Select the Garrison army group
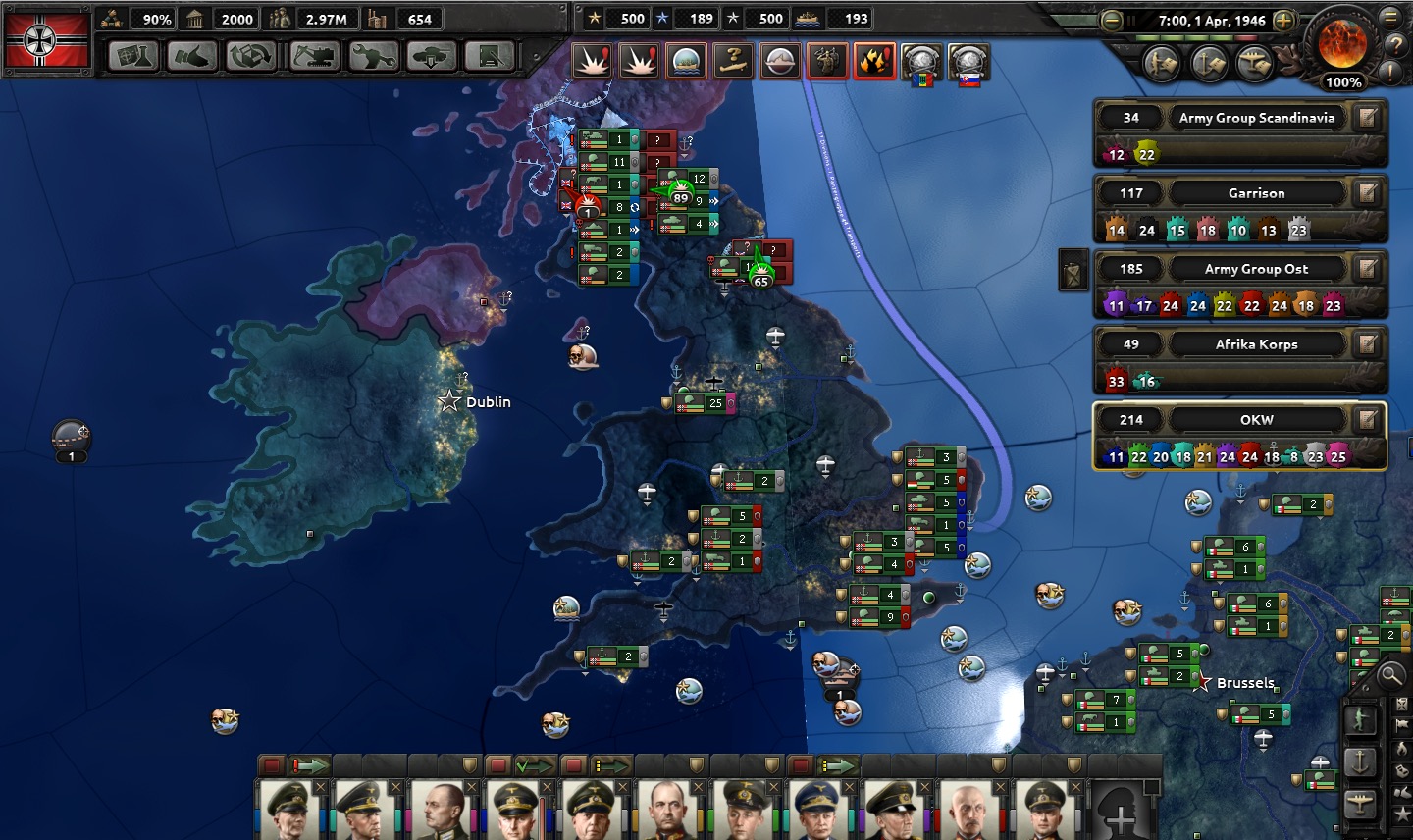 [1256, 193]
